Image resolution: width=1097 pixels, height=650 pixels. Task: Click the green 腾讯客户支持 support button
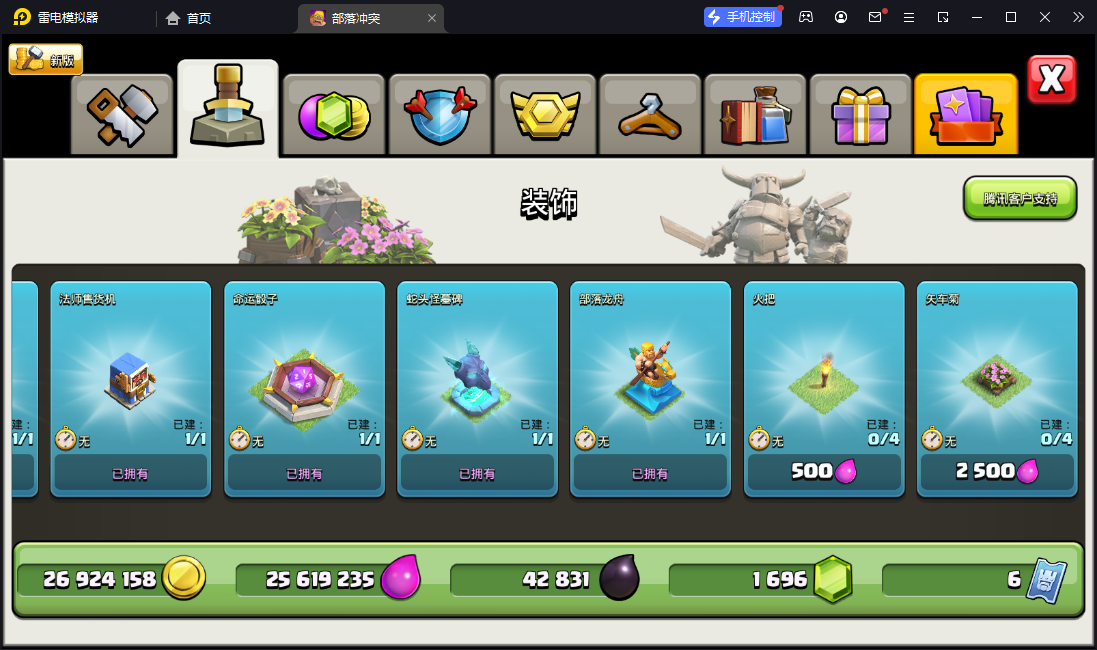click(1019, 198)
